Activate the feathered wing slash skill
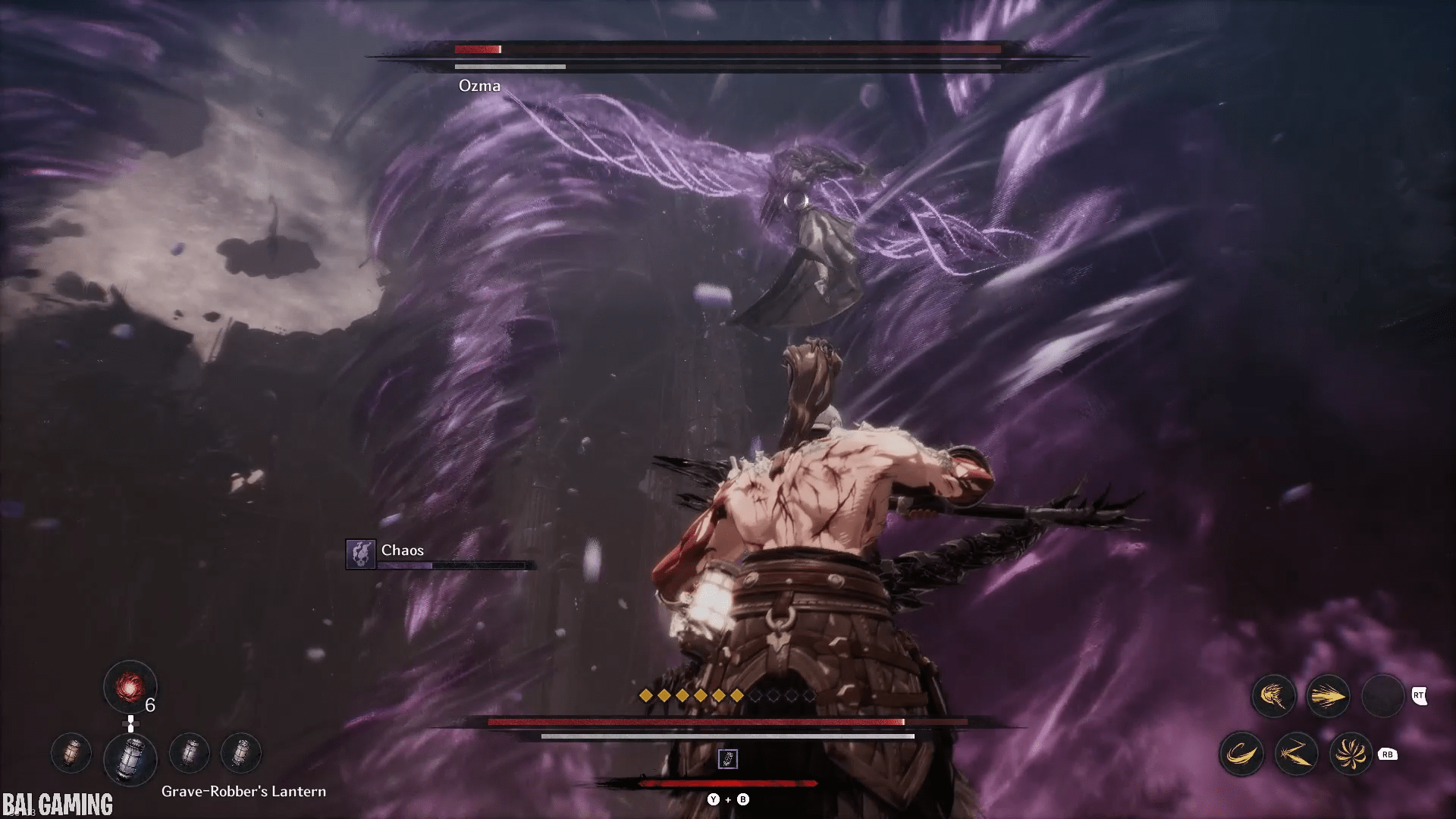The image size is (1456, 819). coord(1273,695)
